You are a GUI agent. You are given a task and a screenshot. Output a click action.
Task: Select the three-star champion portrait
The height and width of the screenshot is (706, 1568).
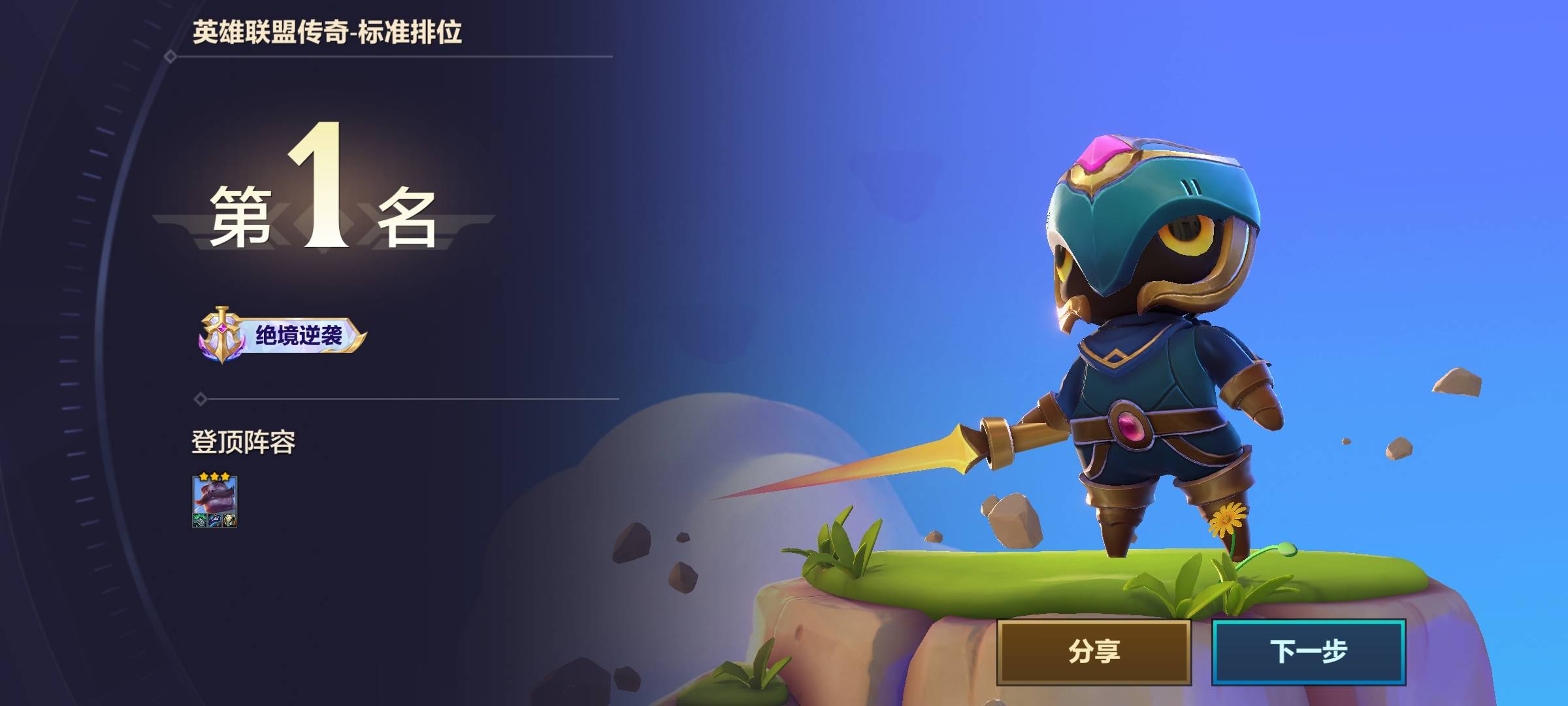click(x=214, y=501)
